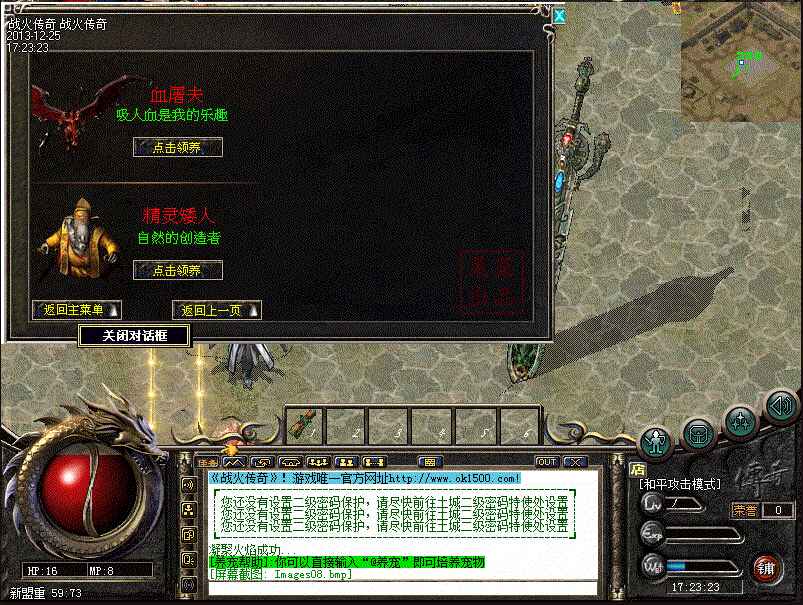The image size is (803, 605).
Task: Close the dialog with the cyan X
Action: [x=559, y=15]
